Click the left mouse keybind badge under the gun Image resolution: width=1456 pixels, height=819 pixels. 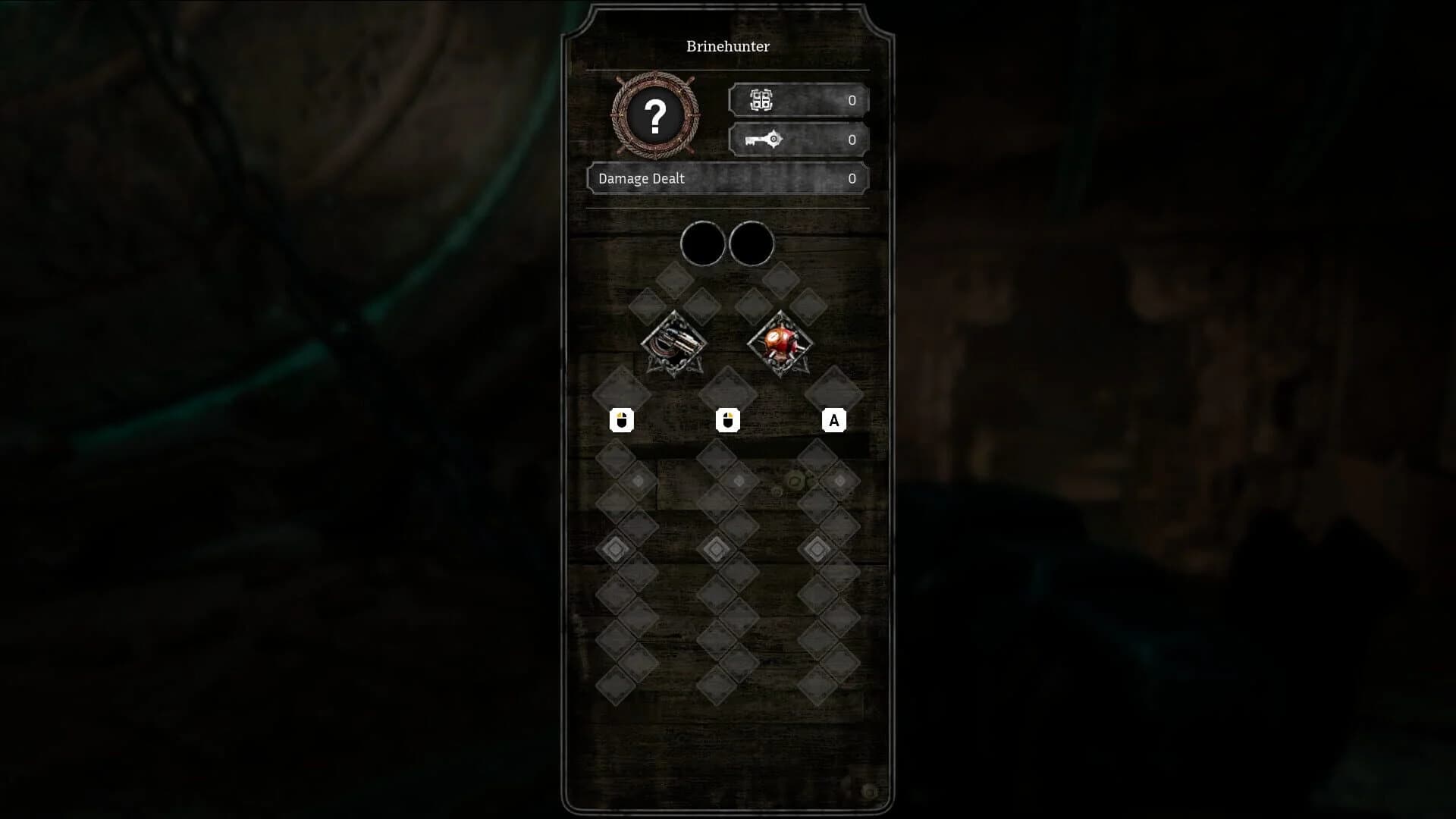(622, 421)
